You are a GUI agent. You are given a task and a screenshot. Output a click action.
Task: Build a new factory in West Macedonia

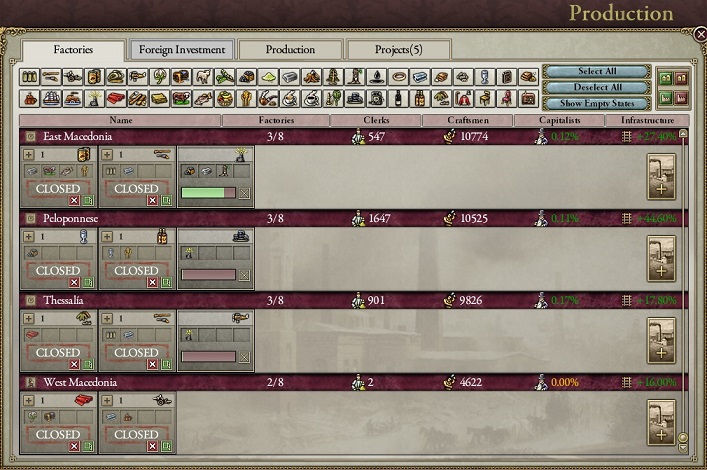[x=661, y=422]
